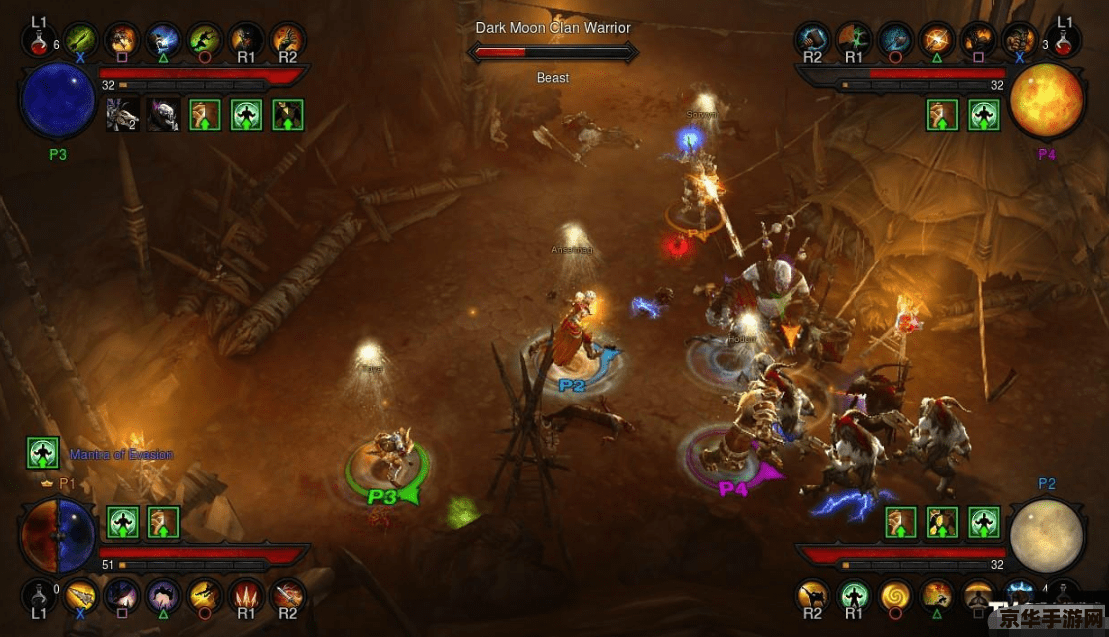This screenshot has height=637, width=1109.
Task: Inspect P3's pet buff icon showing count 2
Action: 122,115
